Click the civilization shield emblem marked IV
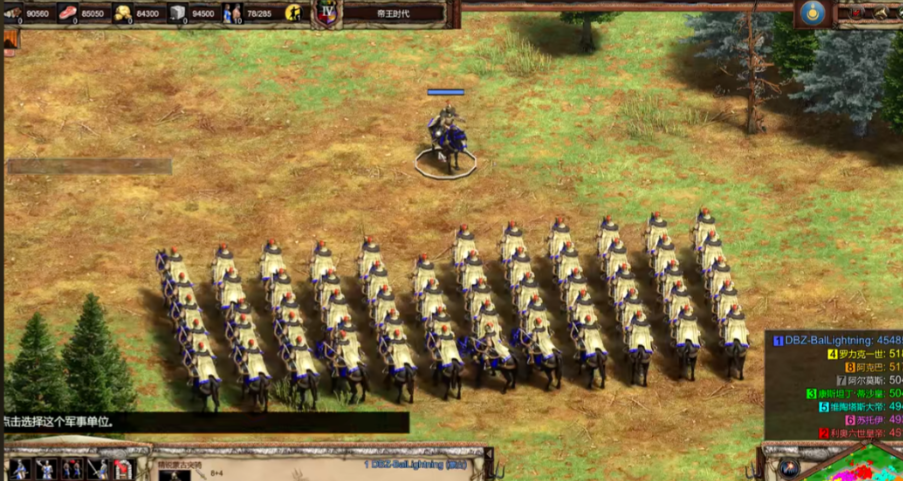Screen dimensions: 903x481 [x=327, y=12]
